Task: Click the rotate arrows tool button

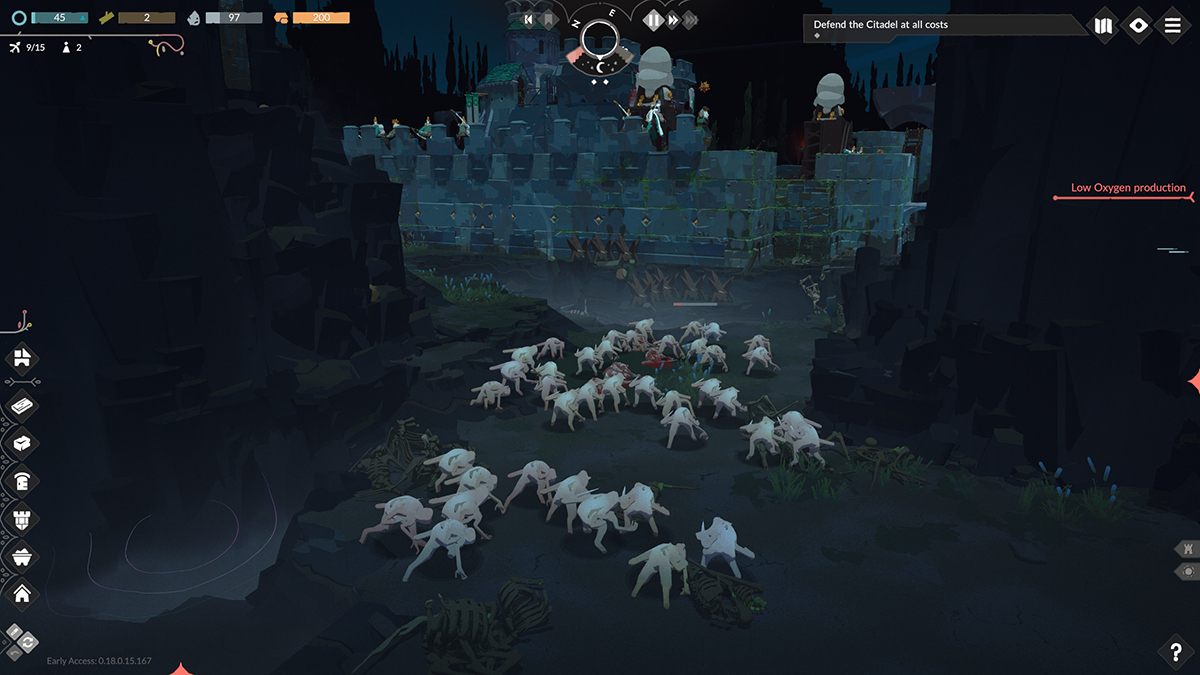Action: pyautogui.click(x=27, y=642)
